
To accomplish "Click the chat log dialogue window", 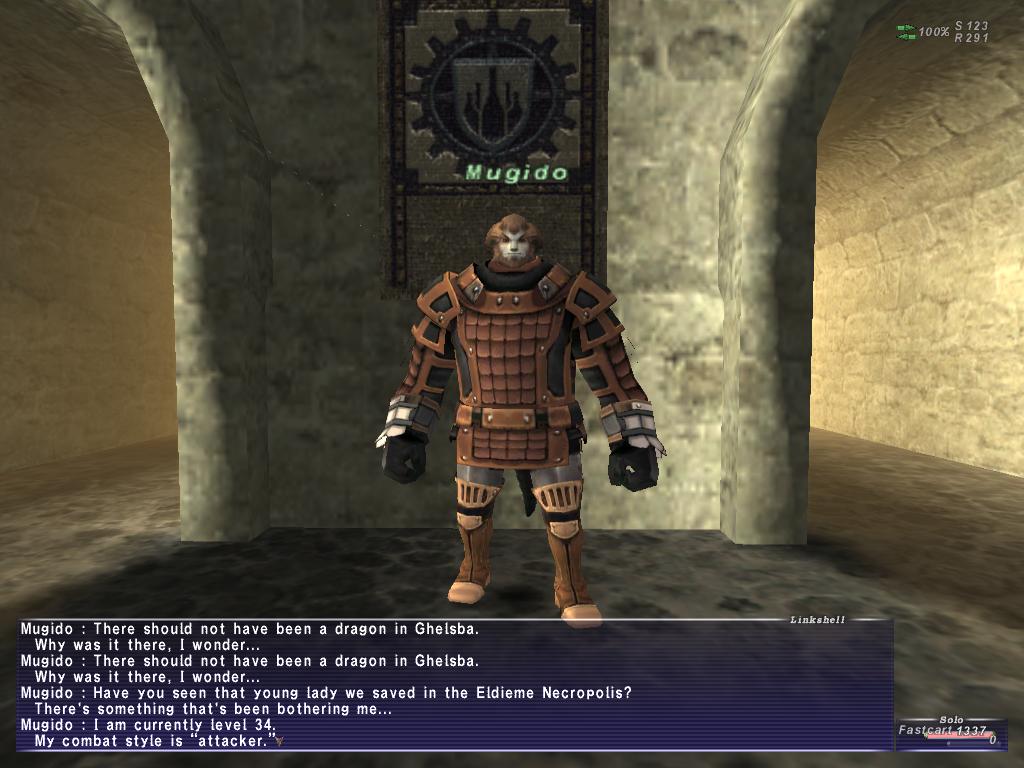I will coord(455,685).
